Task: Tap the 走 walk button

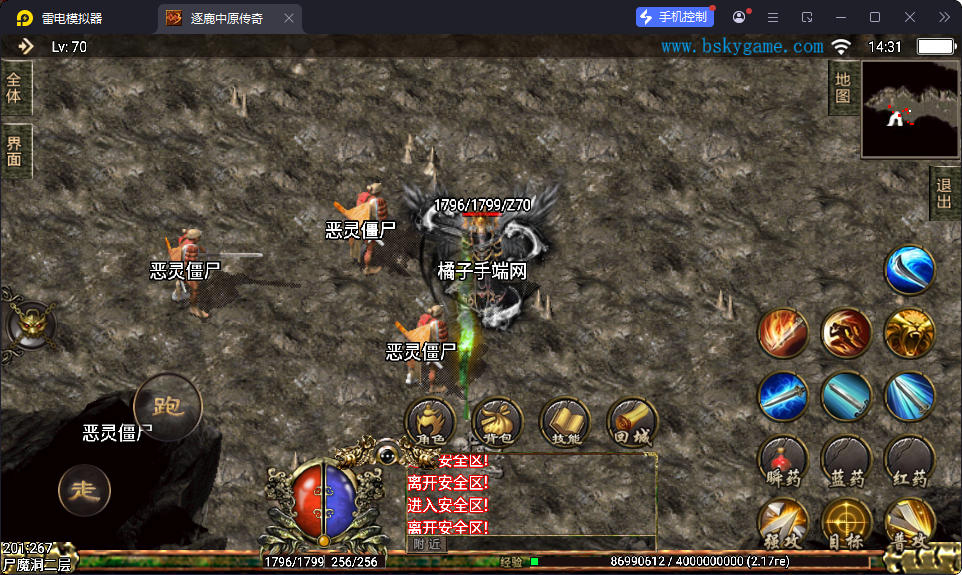Action: pyautogui.click(x=85, y=490)
